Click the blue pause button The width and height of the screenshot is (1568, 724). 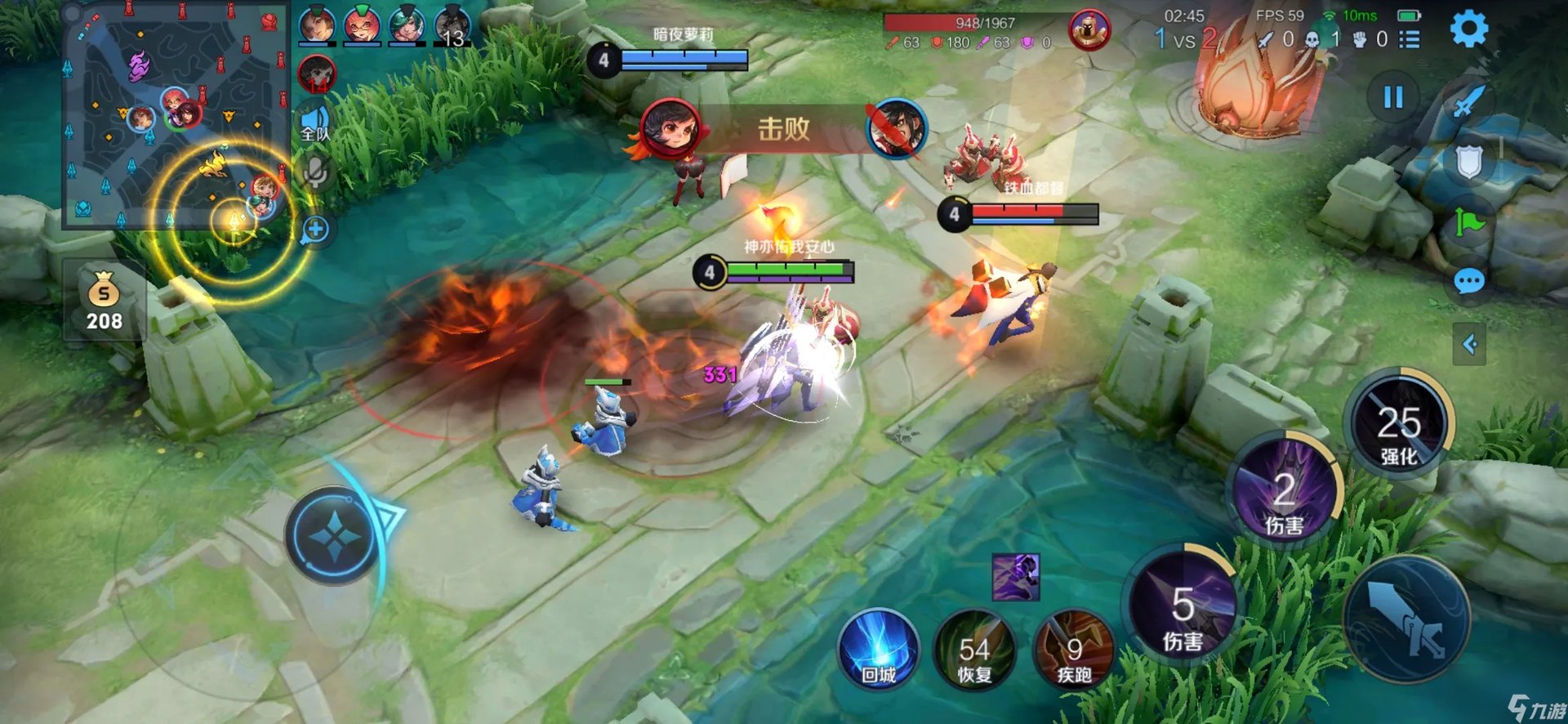click(1393, 98)
